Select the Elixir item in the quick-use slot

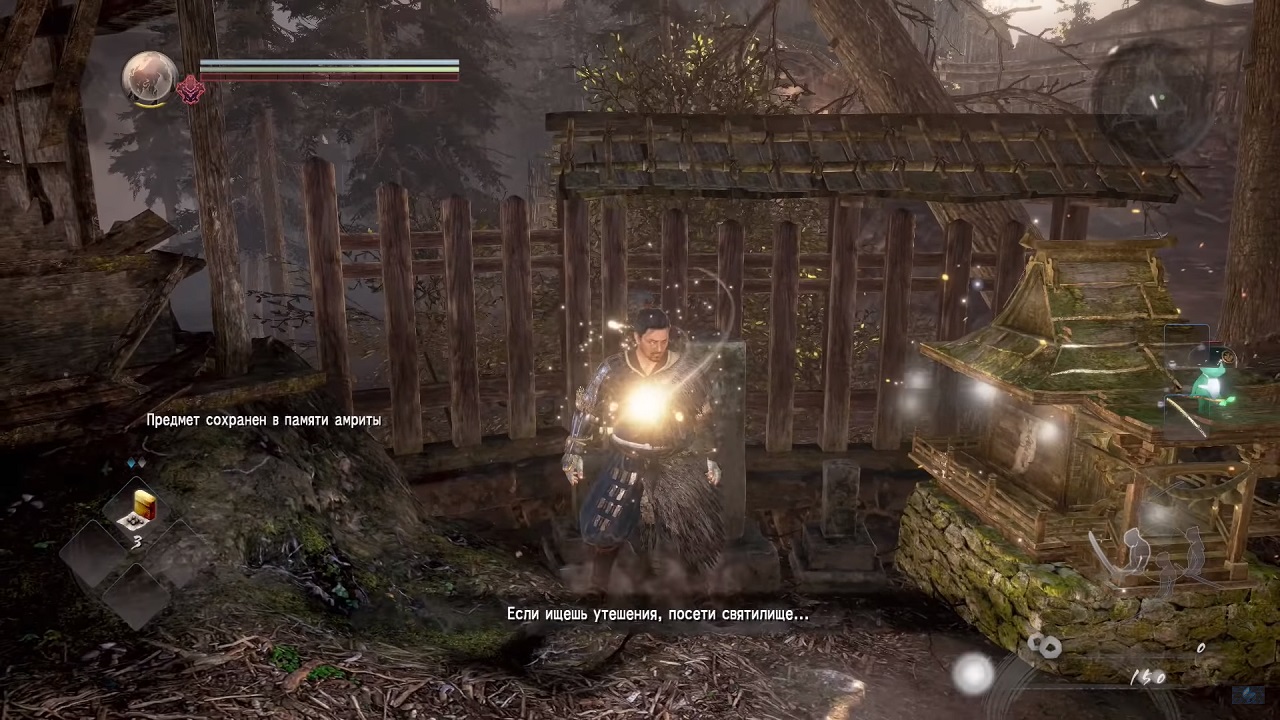click(140, 508)
